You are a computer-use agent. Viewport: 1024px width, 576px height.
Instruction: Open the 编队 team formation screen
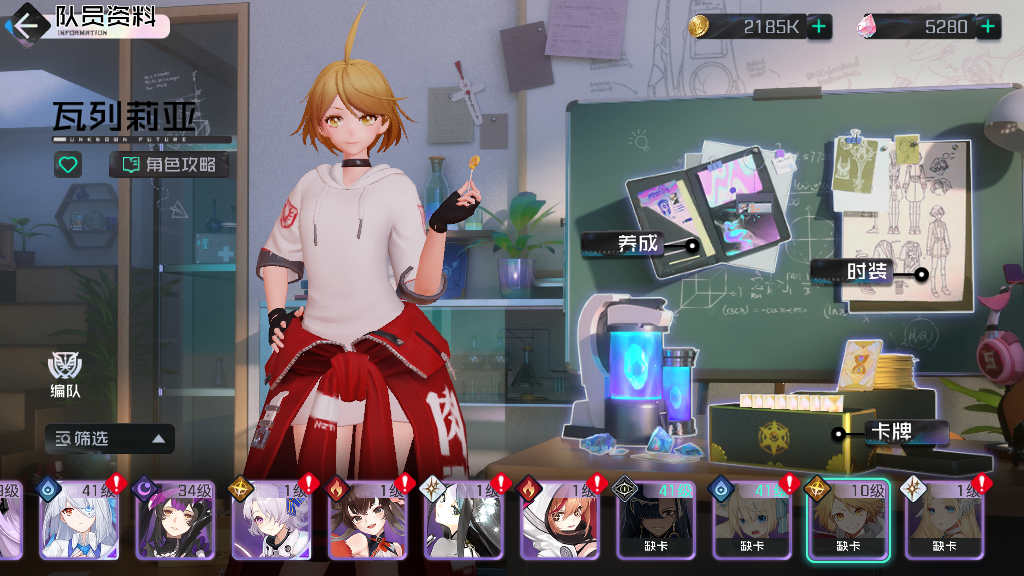coord(66,376)
